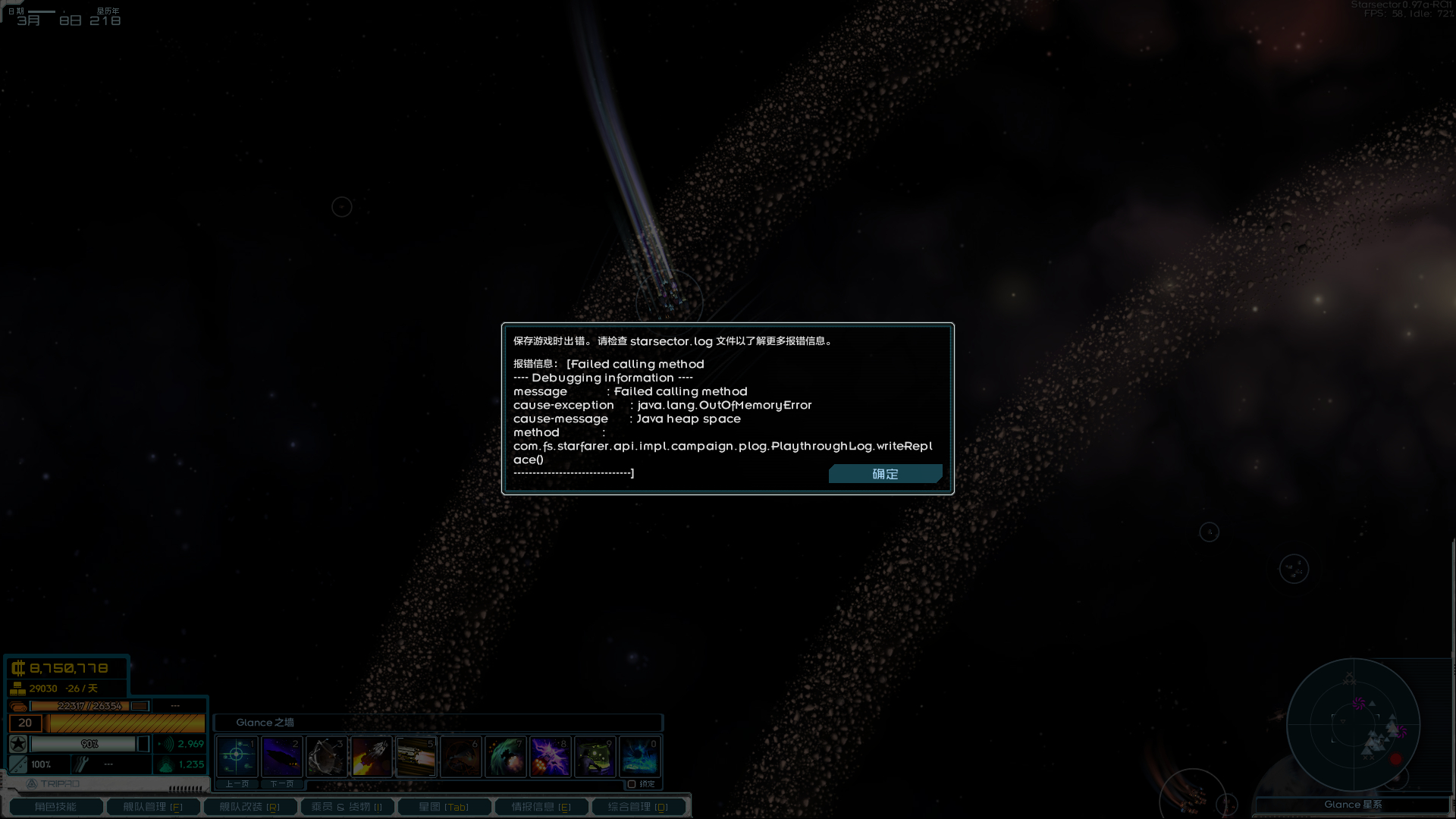Toggle the Sustained Burn ability in slot 4
The height and width of the screenshot is (819, 1456).
point(371,756)
